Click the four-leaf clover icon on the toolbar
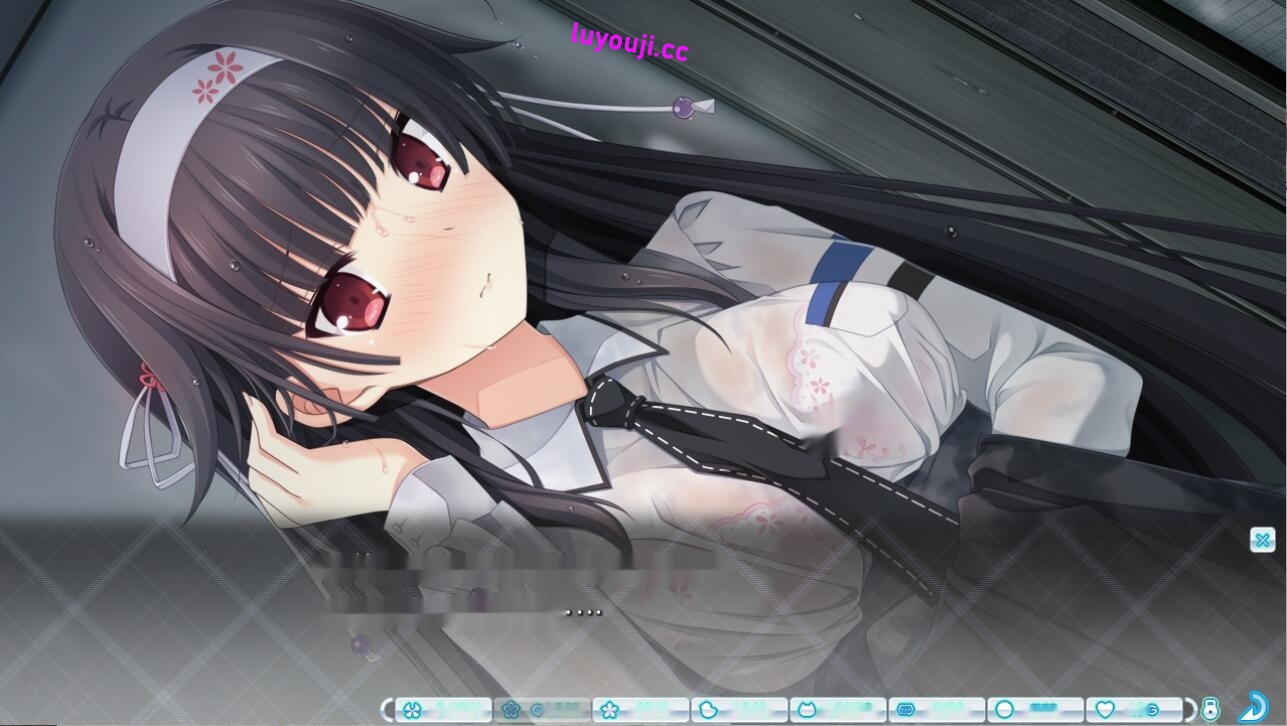Image resolution: width=1287 pixels, height=726 pixels. tap(413, 710)
